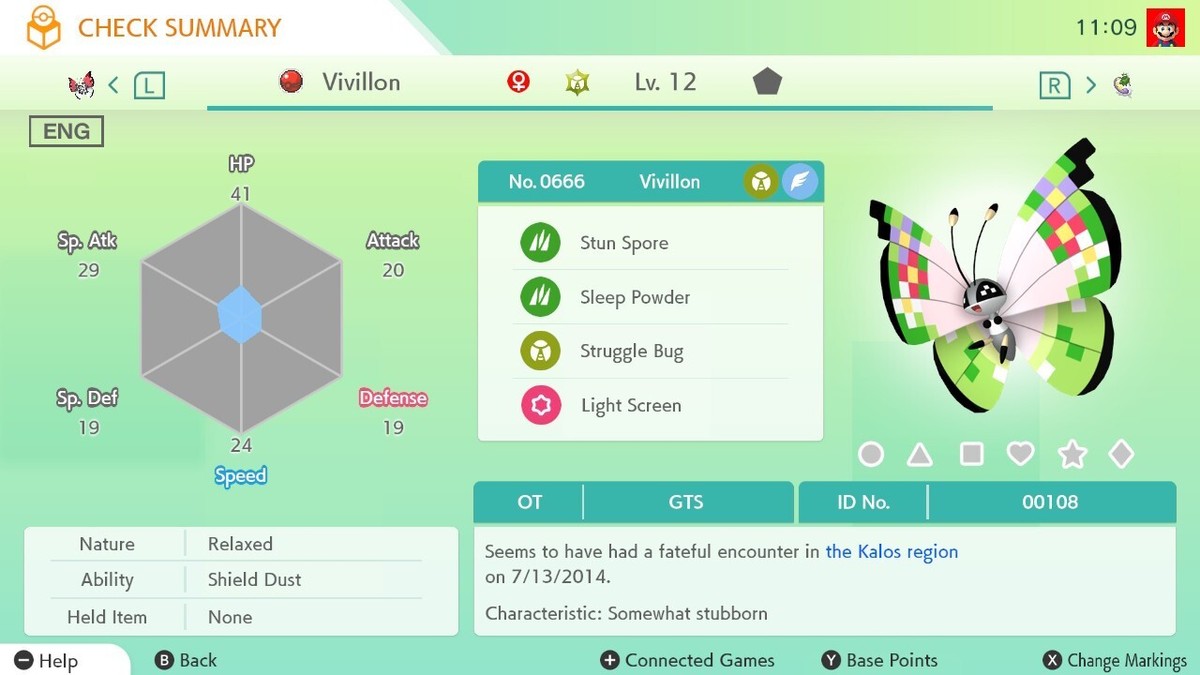The height and width of the screenshot is (675, 1200).
Task: Select the Stun Spore move
Action: click(624, 243)
